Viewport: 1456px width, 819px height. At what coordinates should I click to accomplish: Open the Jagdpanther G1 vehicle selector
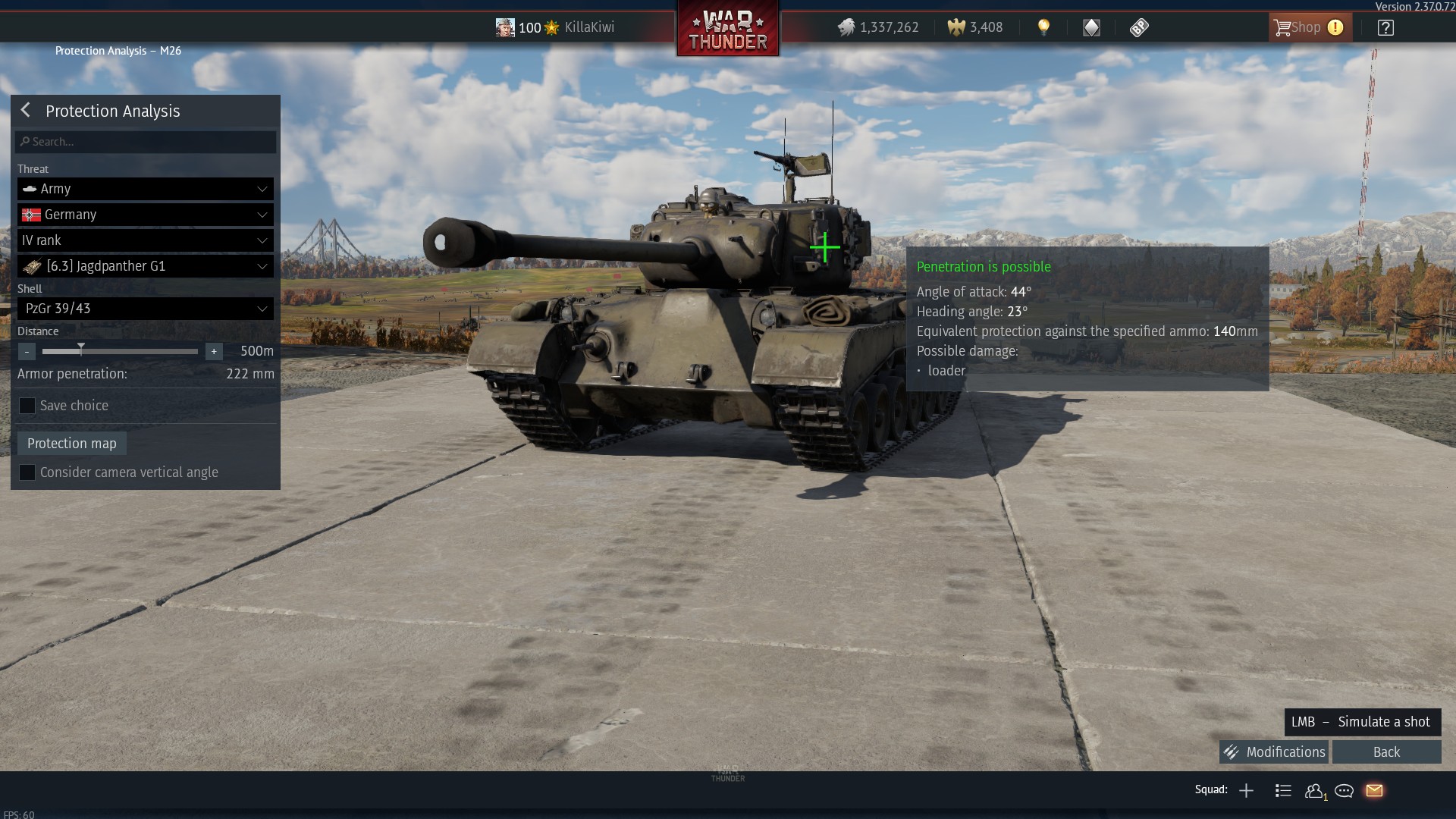point(145,265)
